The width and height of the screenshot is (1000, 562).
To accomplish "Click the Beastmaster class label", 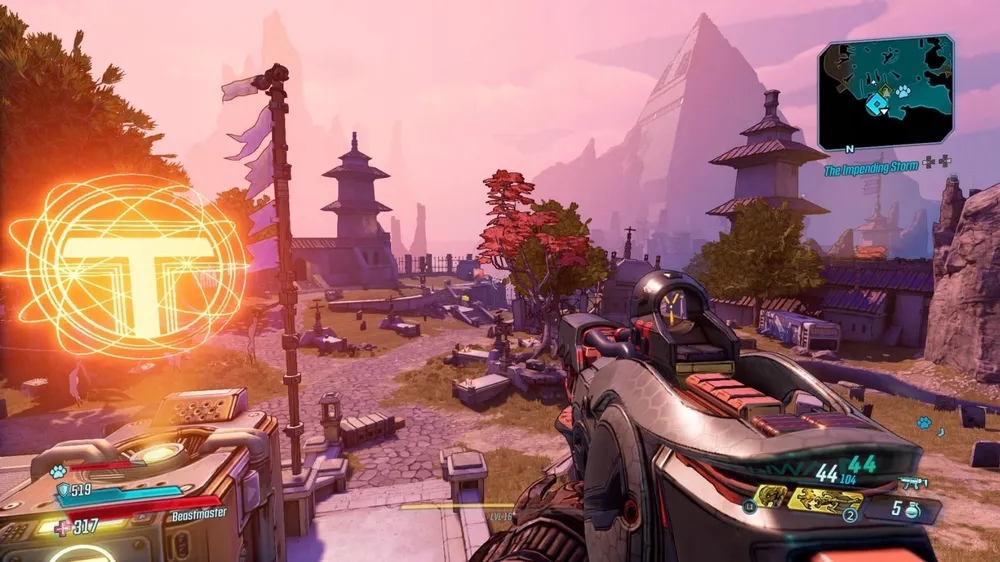I will (x=198, y=513).
